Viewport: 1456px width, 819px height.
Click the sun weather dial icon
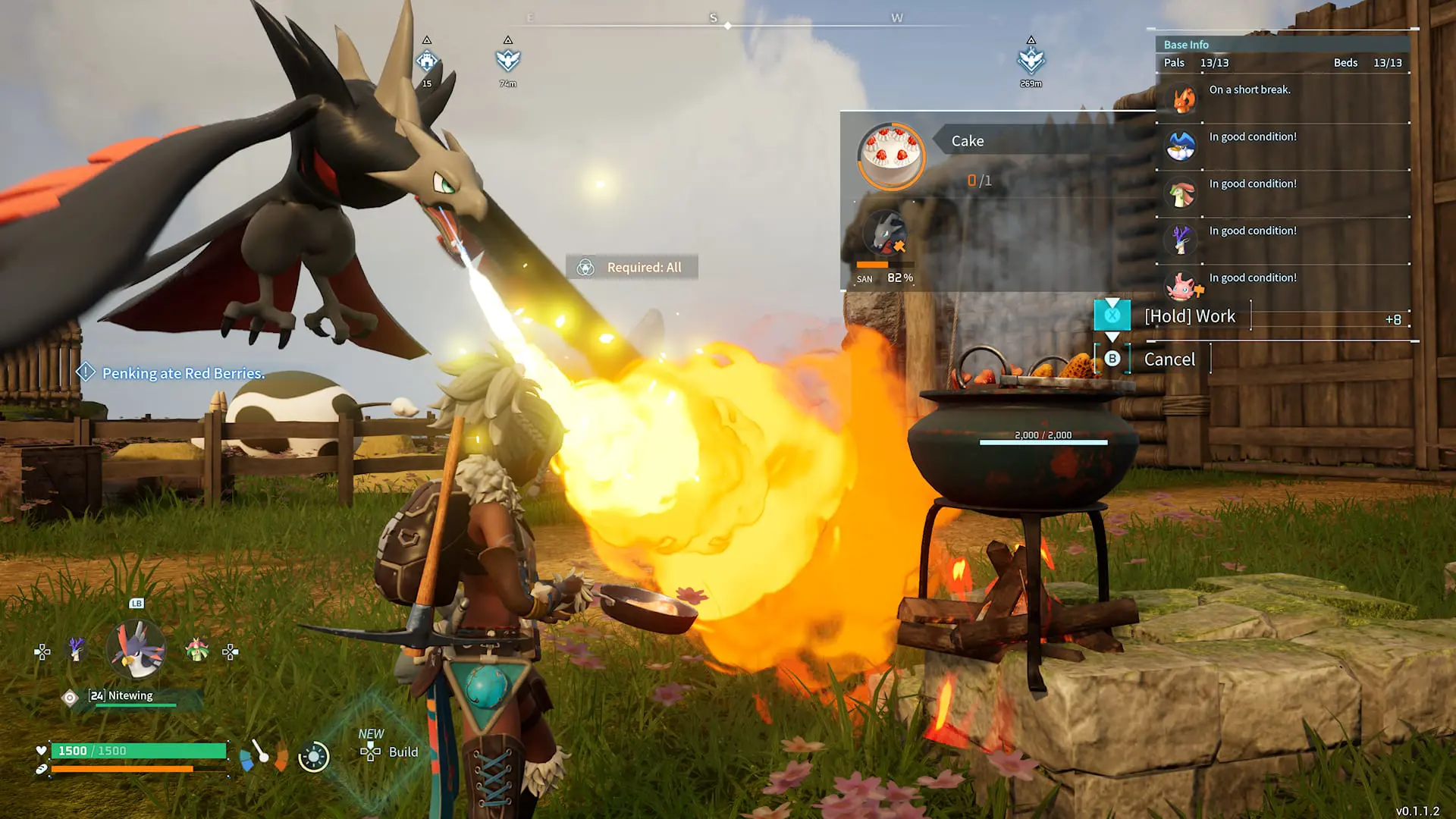(313, 755)
